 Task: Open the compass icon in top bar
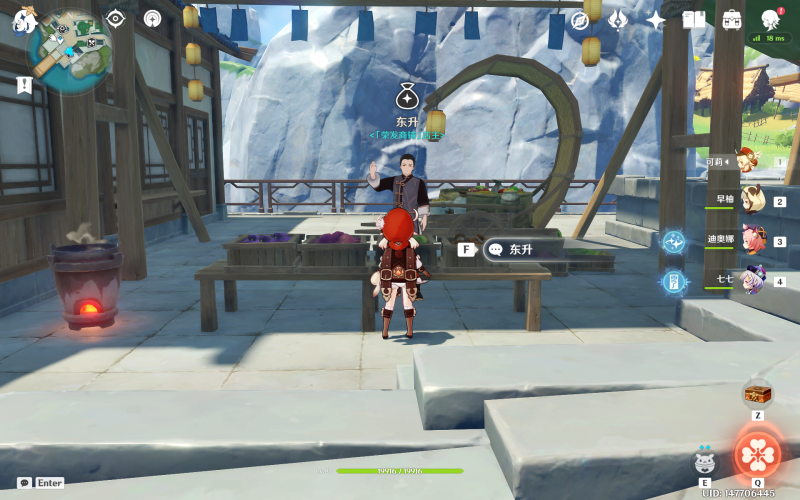point(580,20)
